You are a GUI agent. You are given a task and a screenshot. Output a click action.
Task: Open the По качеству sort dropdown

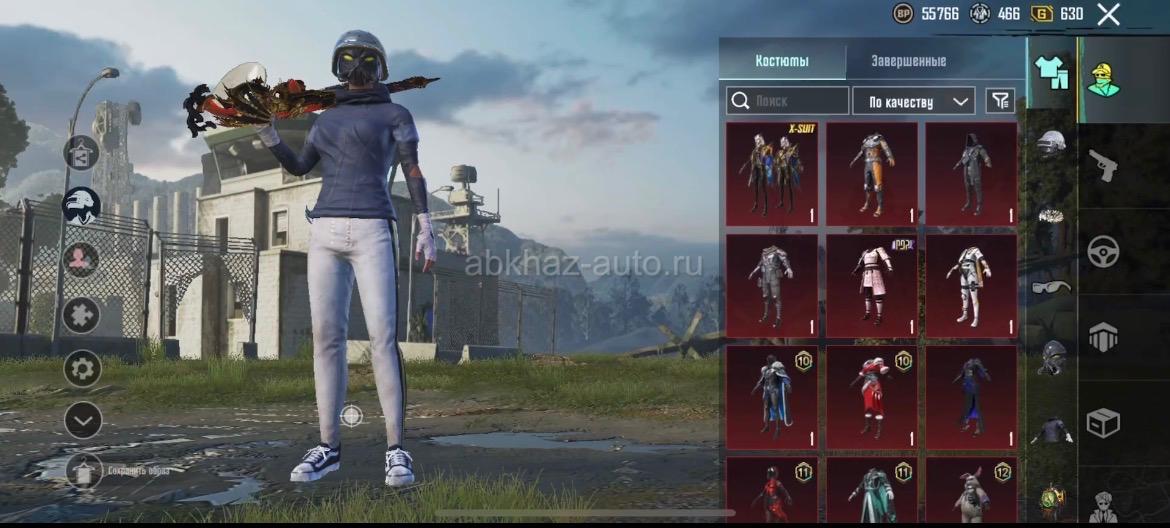[x=913, y=101]
